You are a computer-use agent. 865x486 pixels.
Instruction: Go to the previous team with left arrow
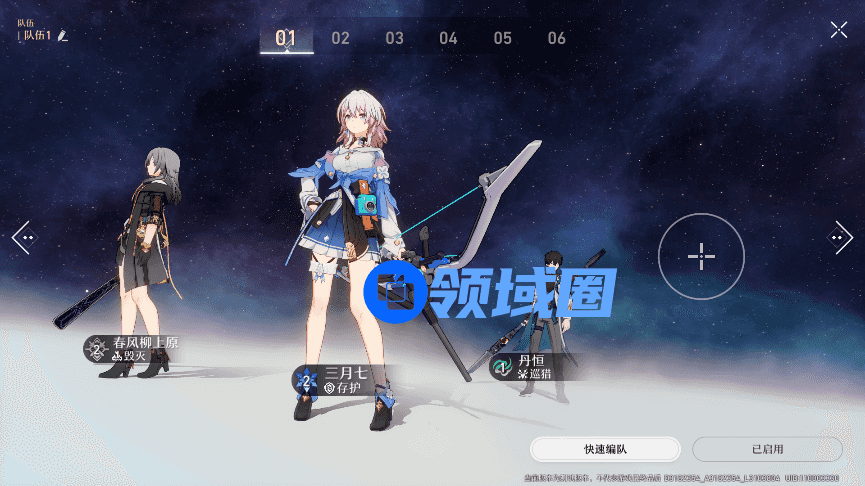click(23, 238)
